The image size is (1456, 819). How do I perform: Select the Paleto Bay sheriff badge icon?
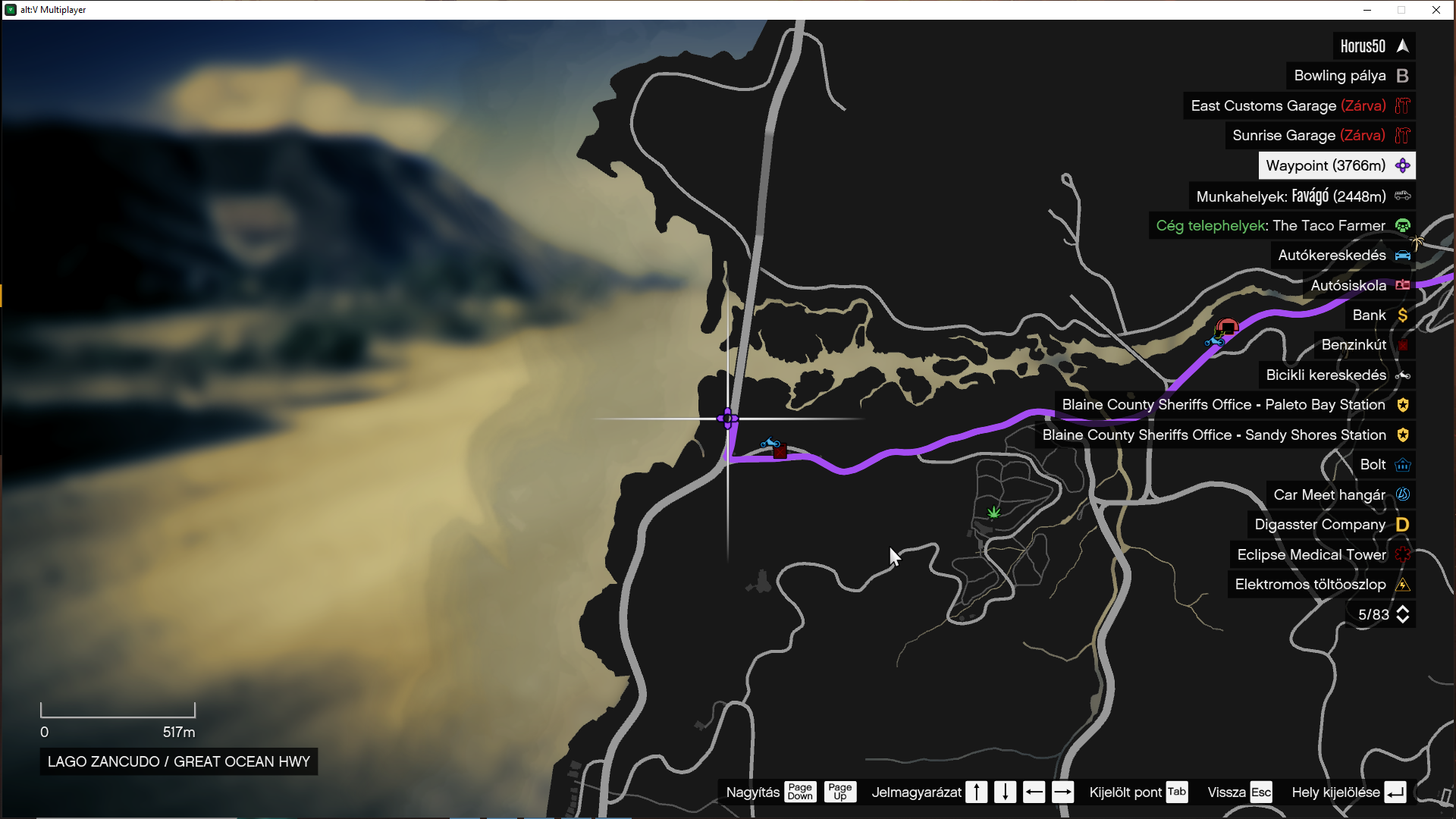1402,405
